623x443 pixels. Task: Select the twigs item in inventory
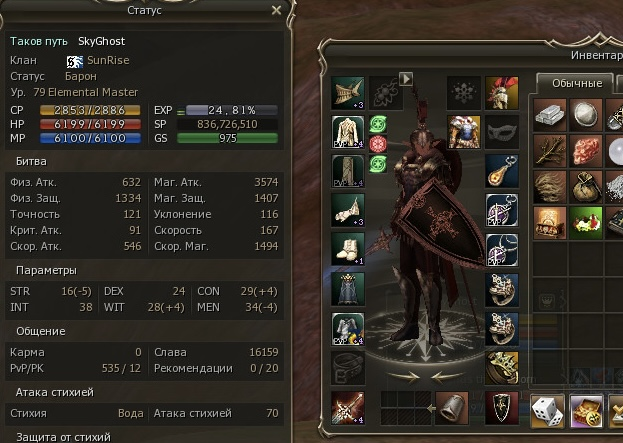point(549,150)
